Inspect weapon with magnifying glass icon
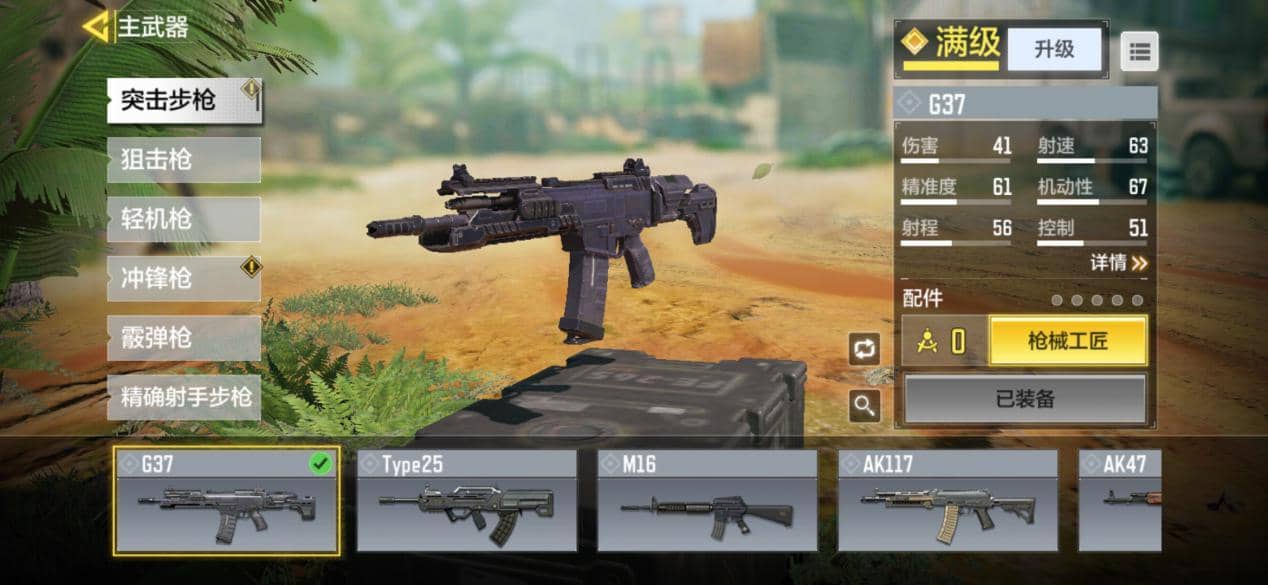The width and height of the screenshot is (1268, 585). (863, 405)
